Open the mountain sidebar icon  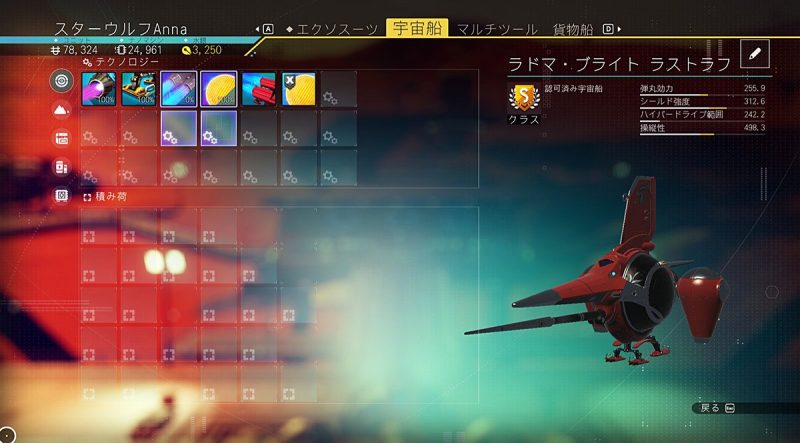click(x=62, y=109)
